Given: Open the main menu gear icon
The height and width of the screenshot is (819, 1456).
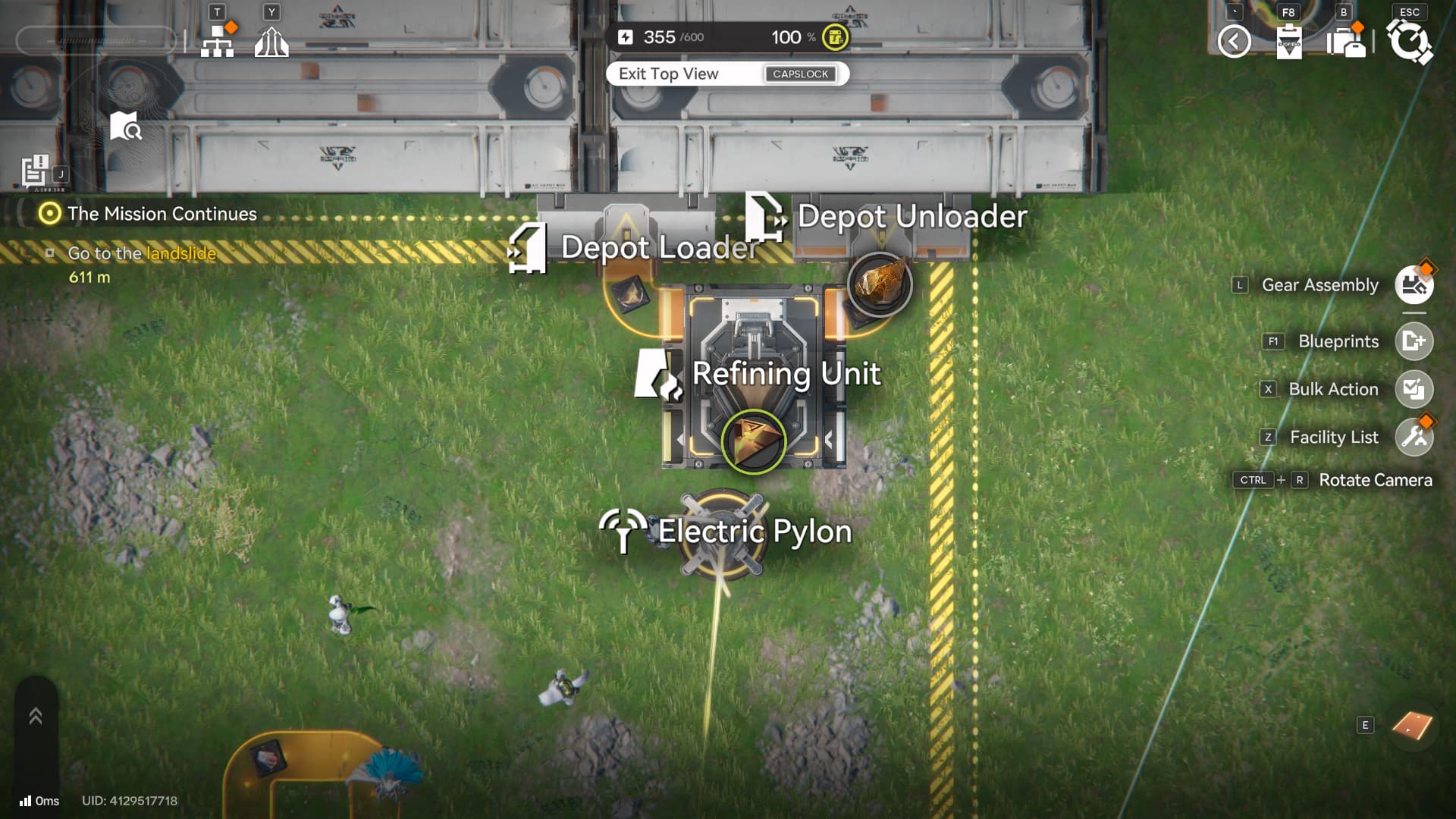Looking at the screenshot, I should tap(1409, 42).
